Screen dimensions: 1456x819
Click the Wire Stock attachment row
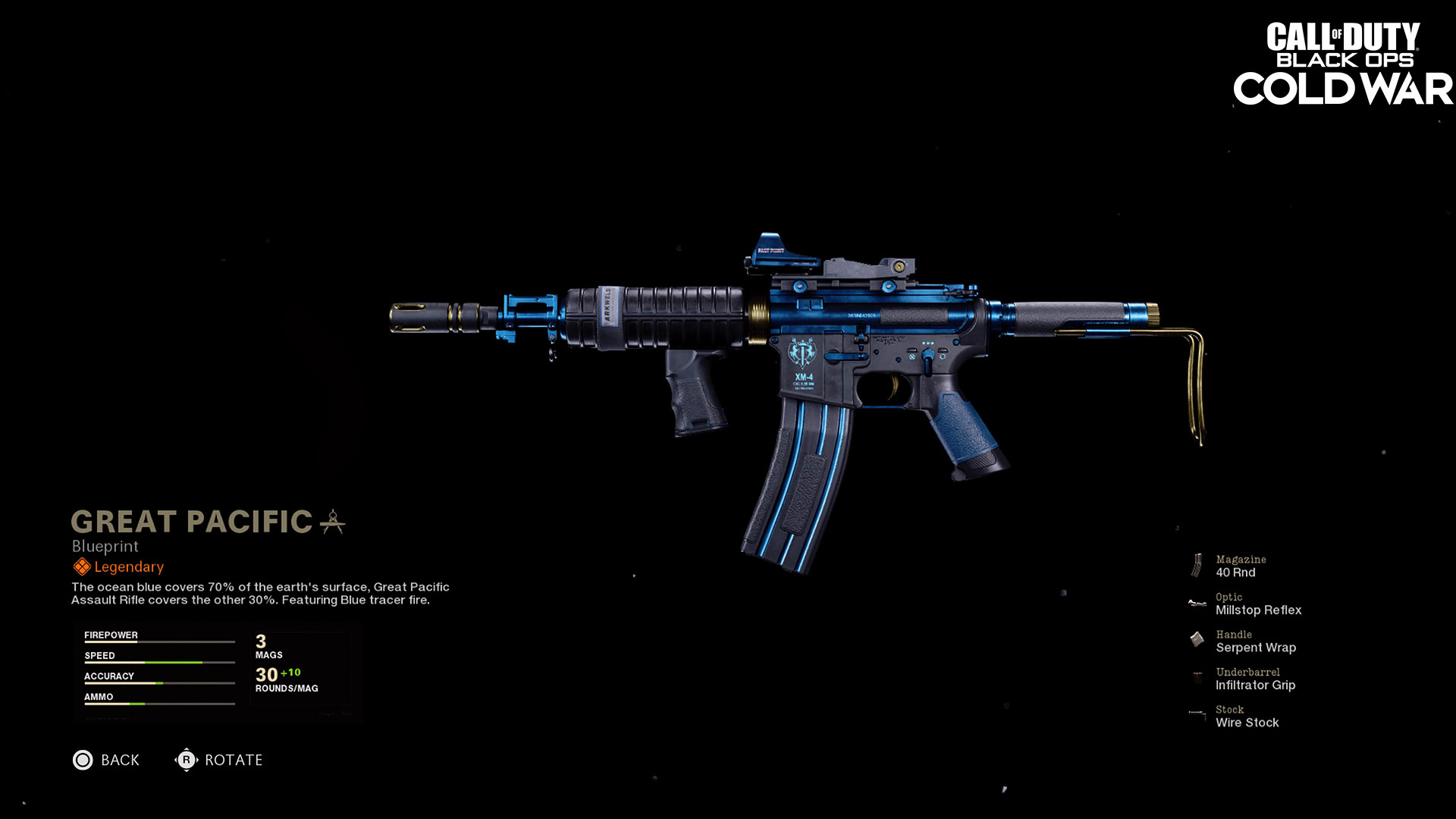point(1247,717)
